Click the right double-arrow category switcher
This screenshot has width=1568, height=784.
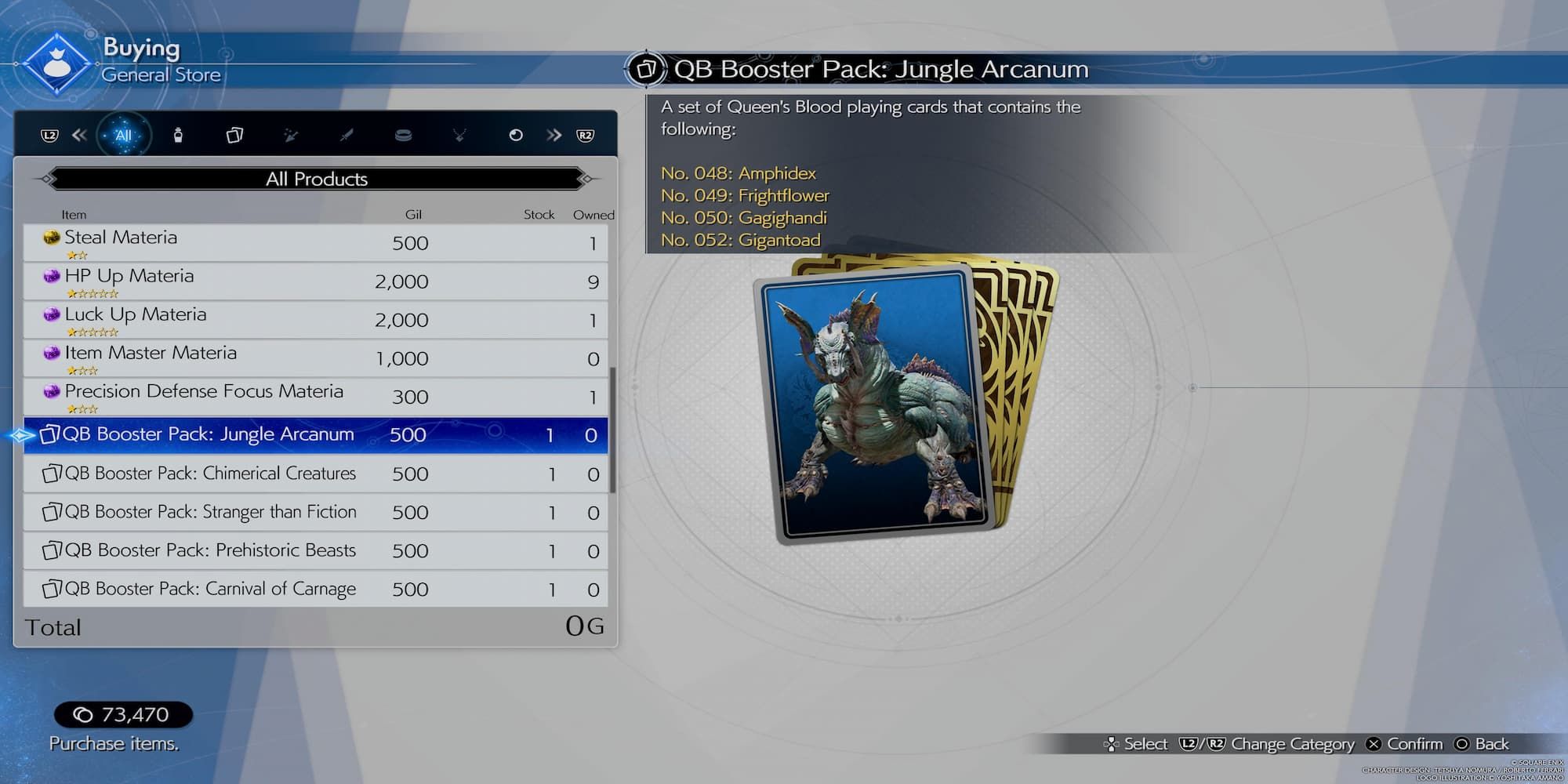point(554,136)
